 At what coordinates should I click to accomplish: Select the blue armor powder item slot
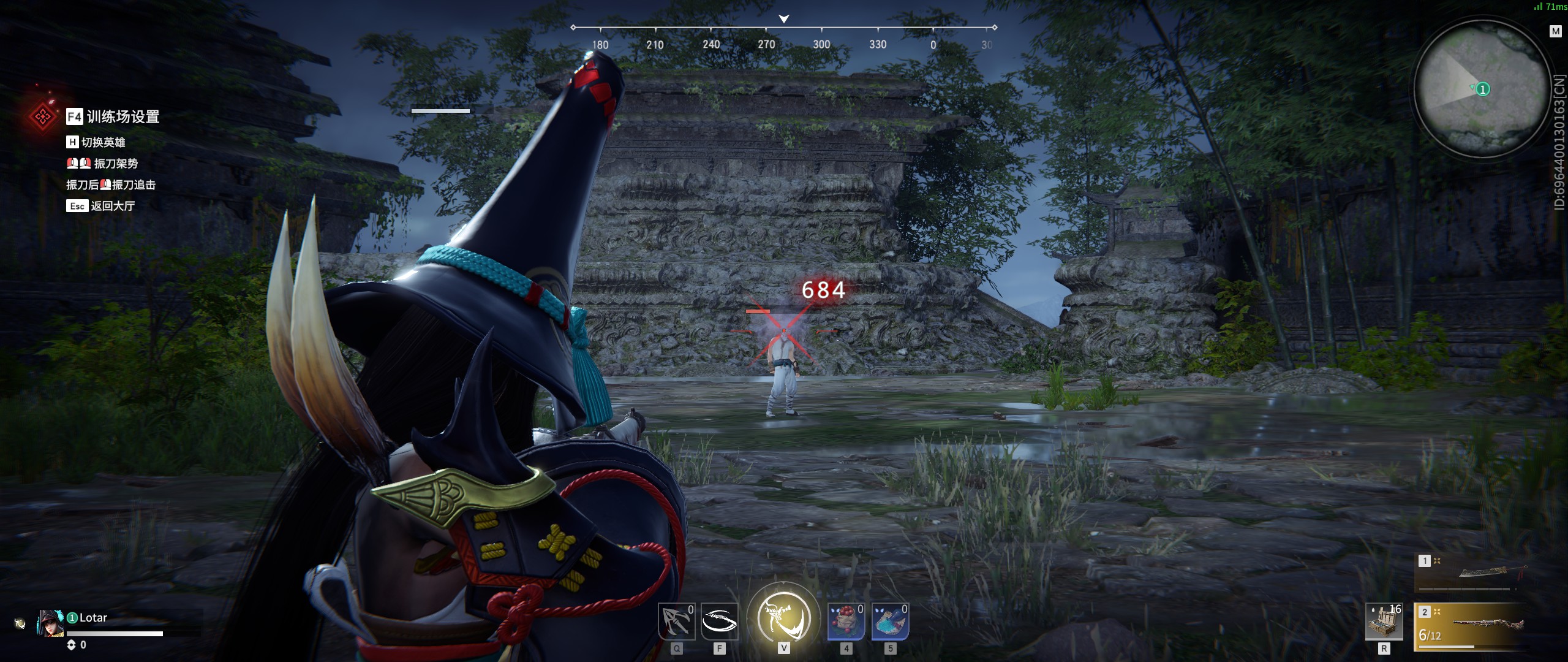point(890,622)
